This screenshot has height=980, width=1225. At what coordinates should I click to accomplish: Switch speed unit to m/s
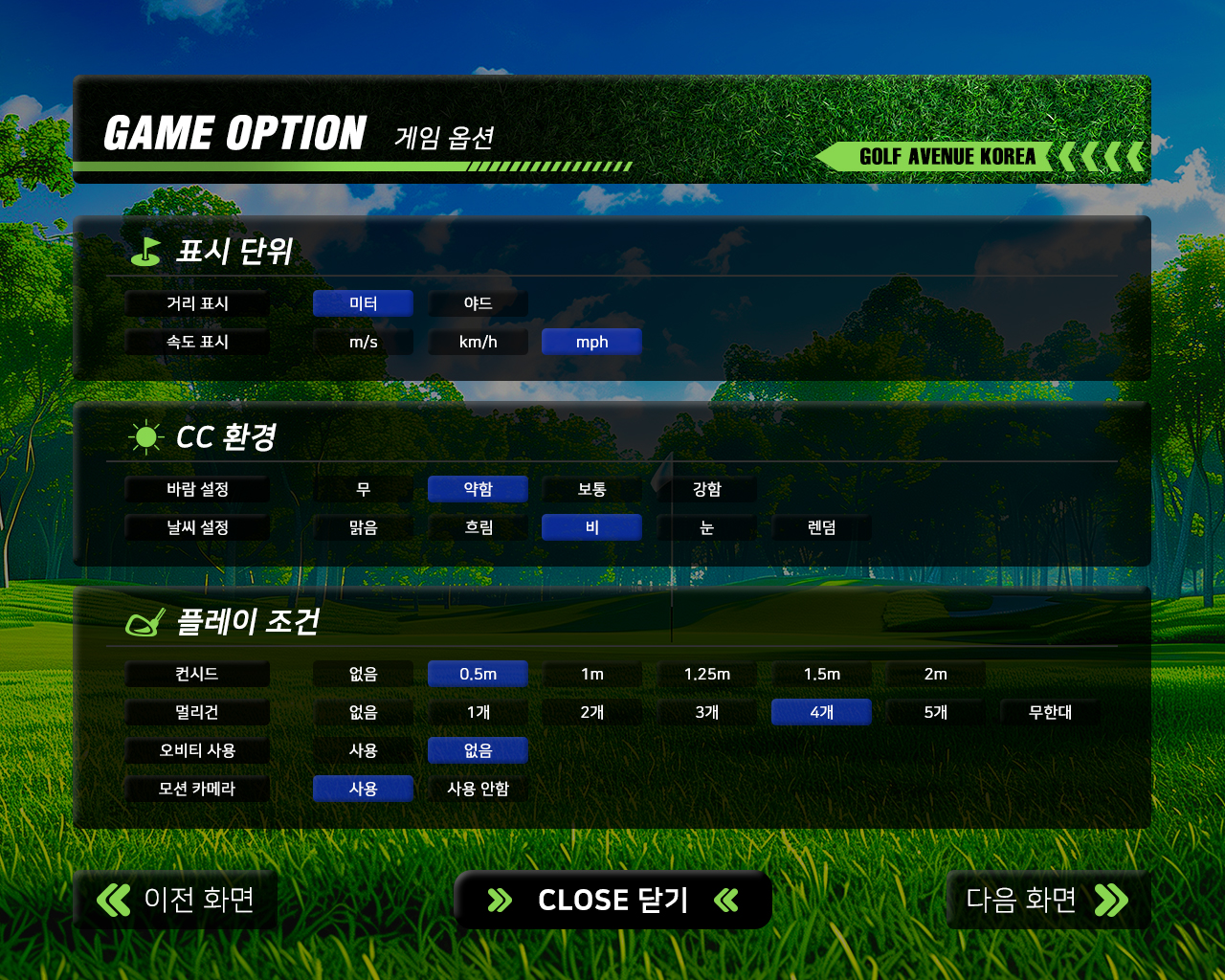(363, 342)
